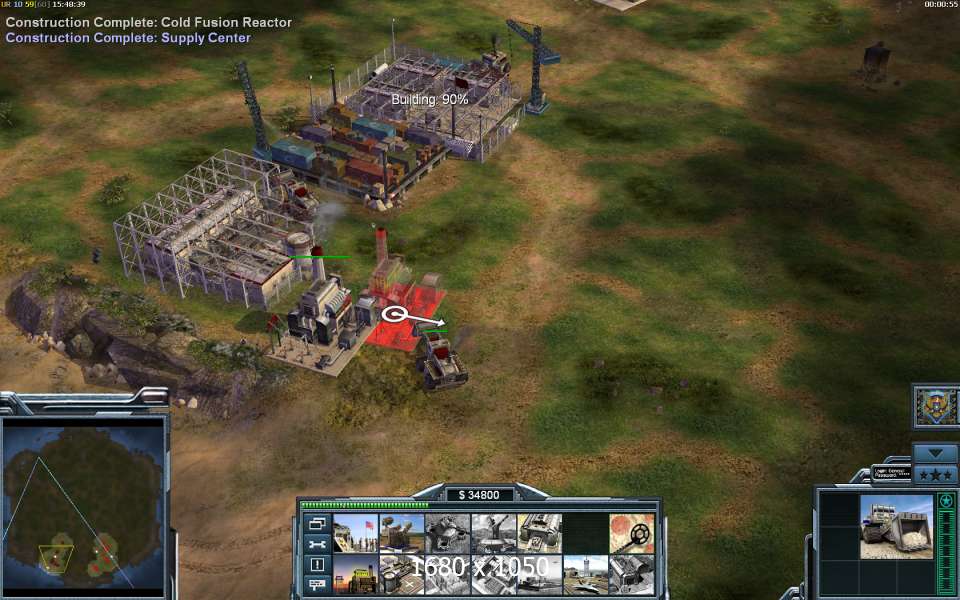Click the stacked windows button on command bar
This screenshot has width=960, height=600.
pos(317,523)
